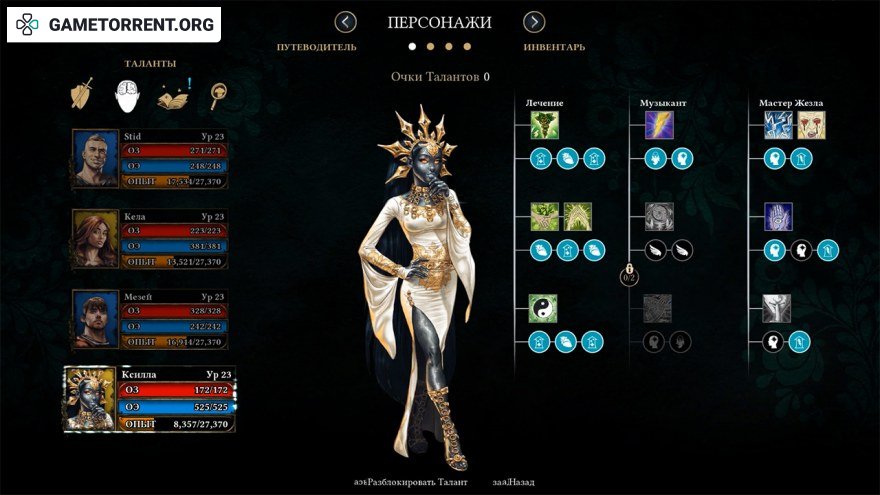This screenshot has width=880, height=495.
Task: Select party member Ксилла
Action: [150, 400]
